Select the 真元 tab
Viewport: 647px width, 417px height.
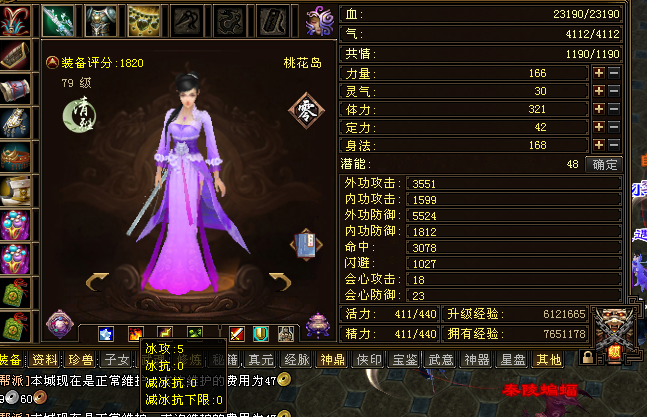tap(261, 360)
